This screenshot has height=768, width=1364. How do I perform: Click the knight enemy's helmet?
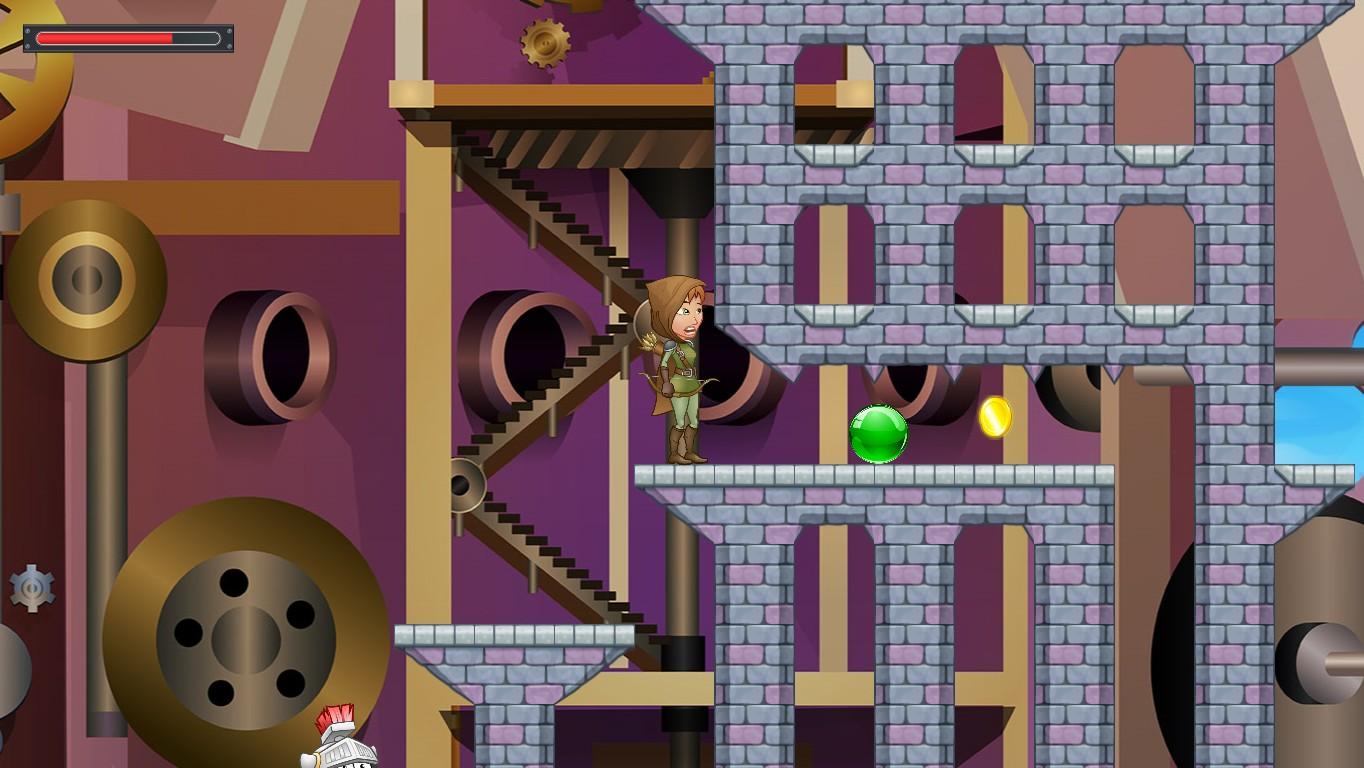339,740
